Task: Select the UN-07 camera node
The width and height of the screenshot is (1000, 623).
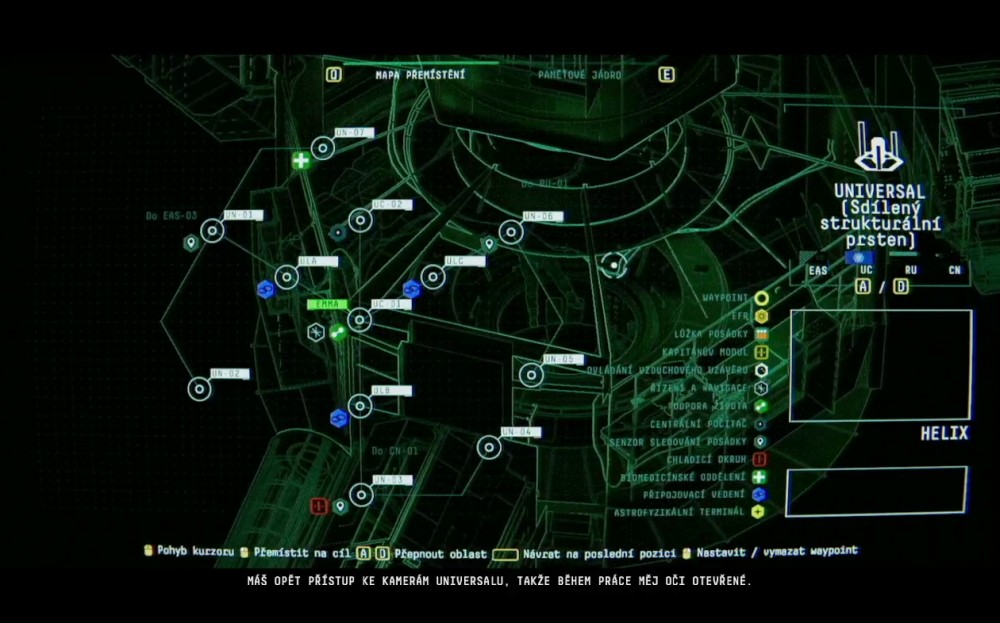Action: (323, 149)
